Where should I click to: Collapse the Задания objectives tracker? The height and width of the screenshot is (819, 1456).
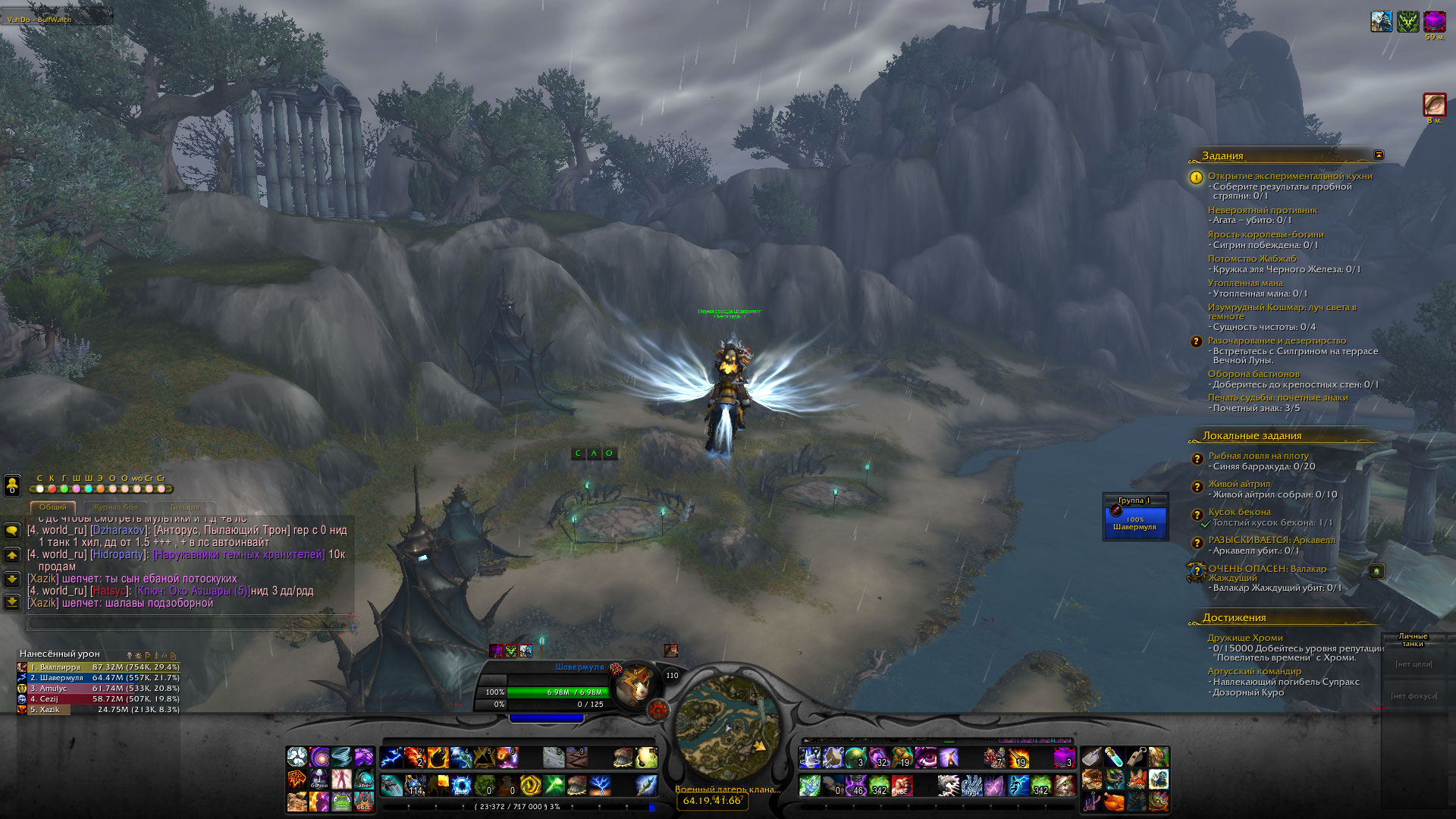click(1379, 155)
